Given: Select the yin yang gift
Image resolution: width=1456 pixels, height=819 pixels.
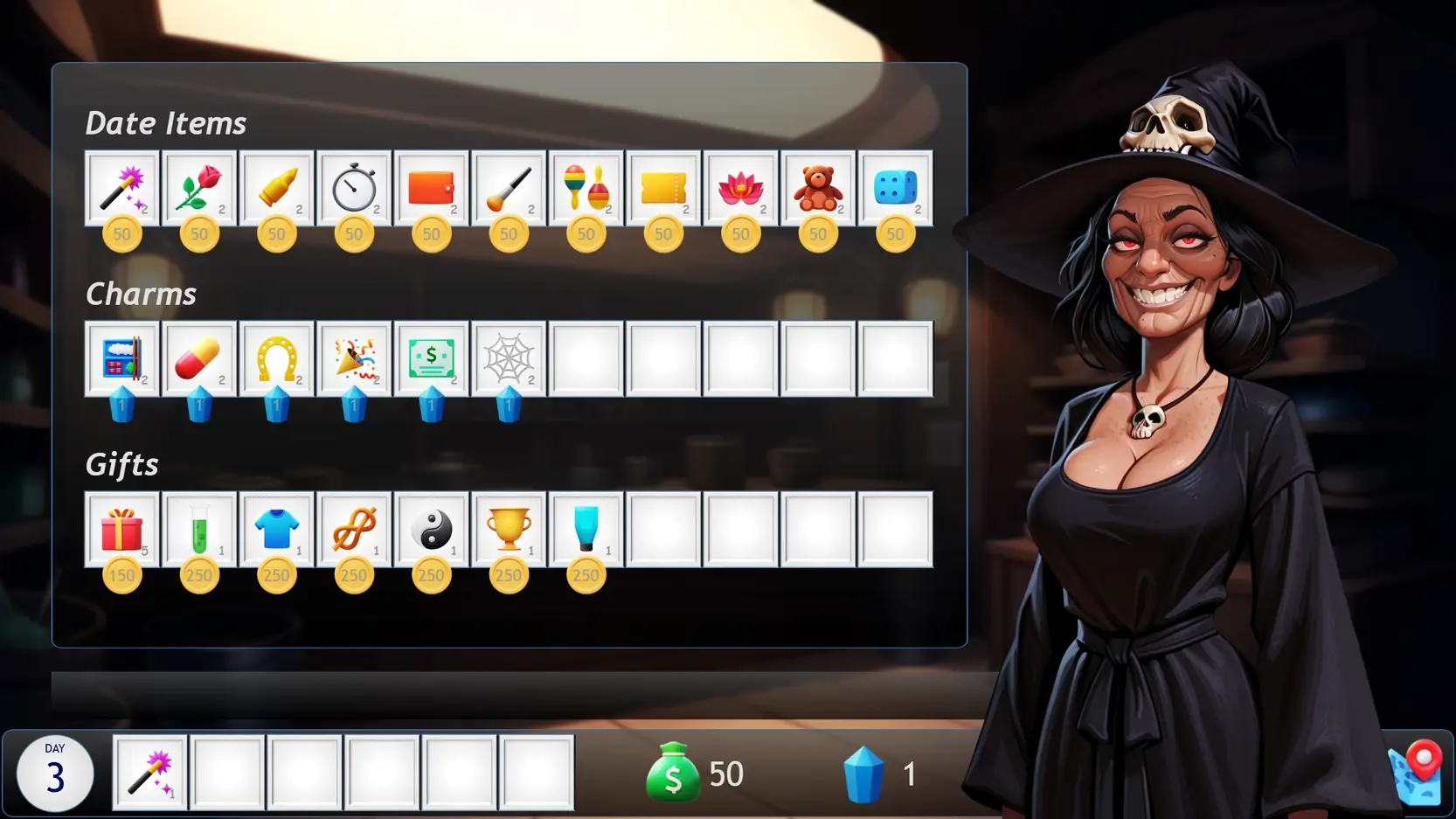Looking at the screenshot, I should (x=431, y=530).
